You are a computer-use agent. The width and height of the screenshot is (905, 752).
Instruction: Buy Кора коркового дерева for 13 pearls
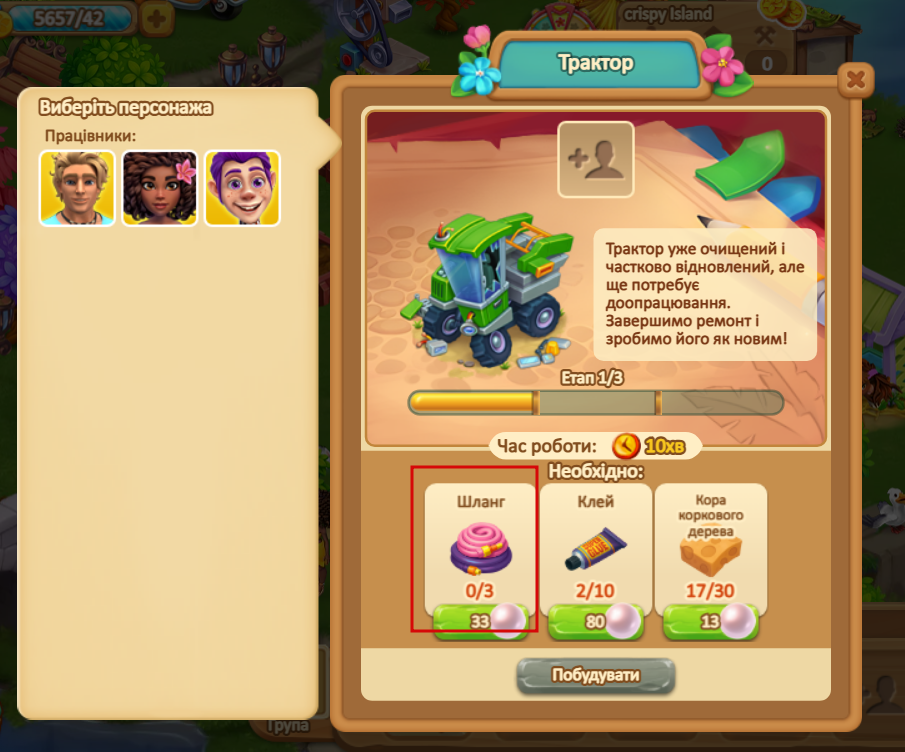click(710, 622)
